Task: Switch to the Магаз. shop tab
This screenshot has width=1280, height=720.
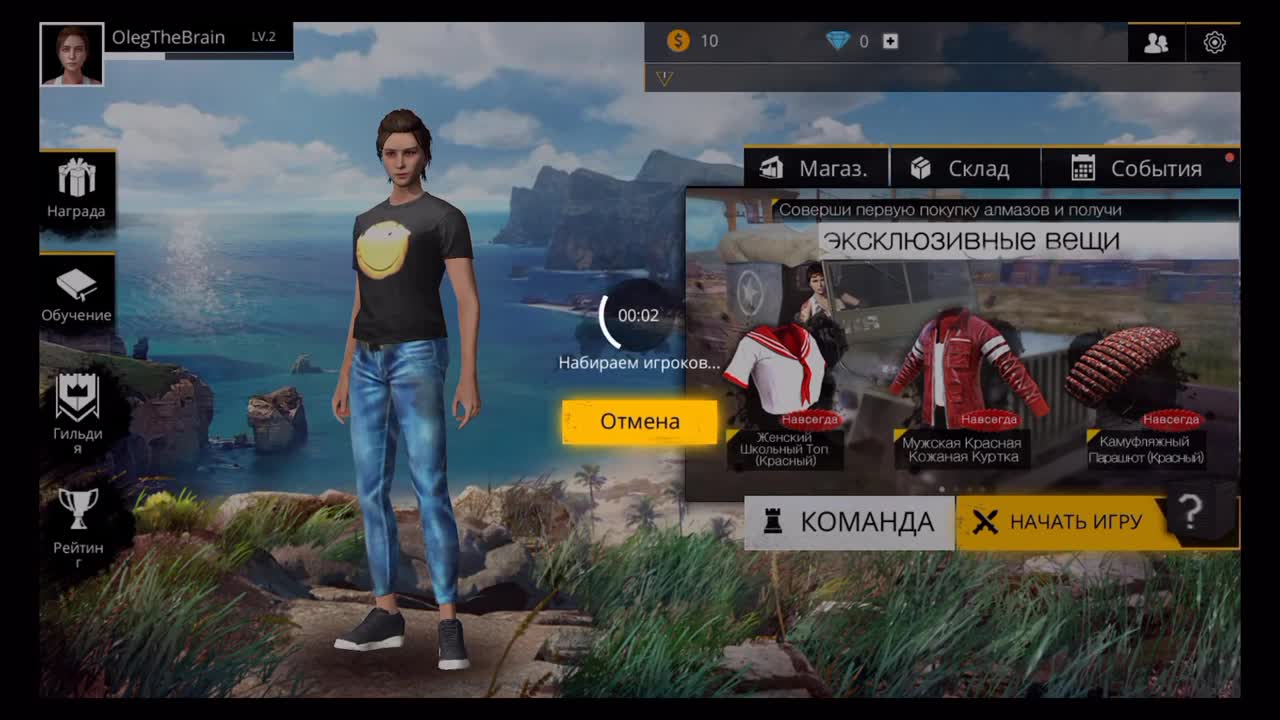Action: tap(815, 168)
